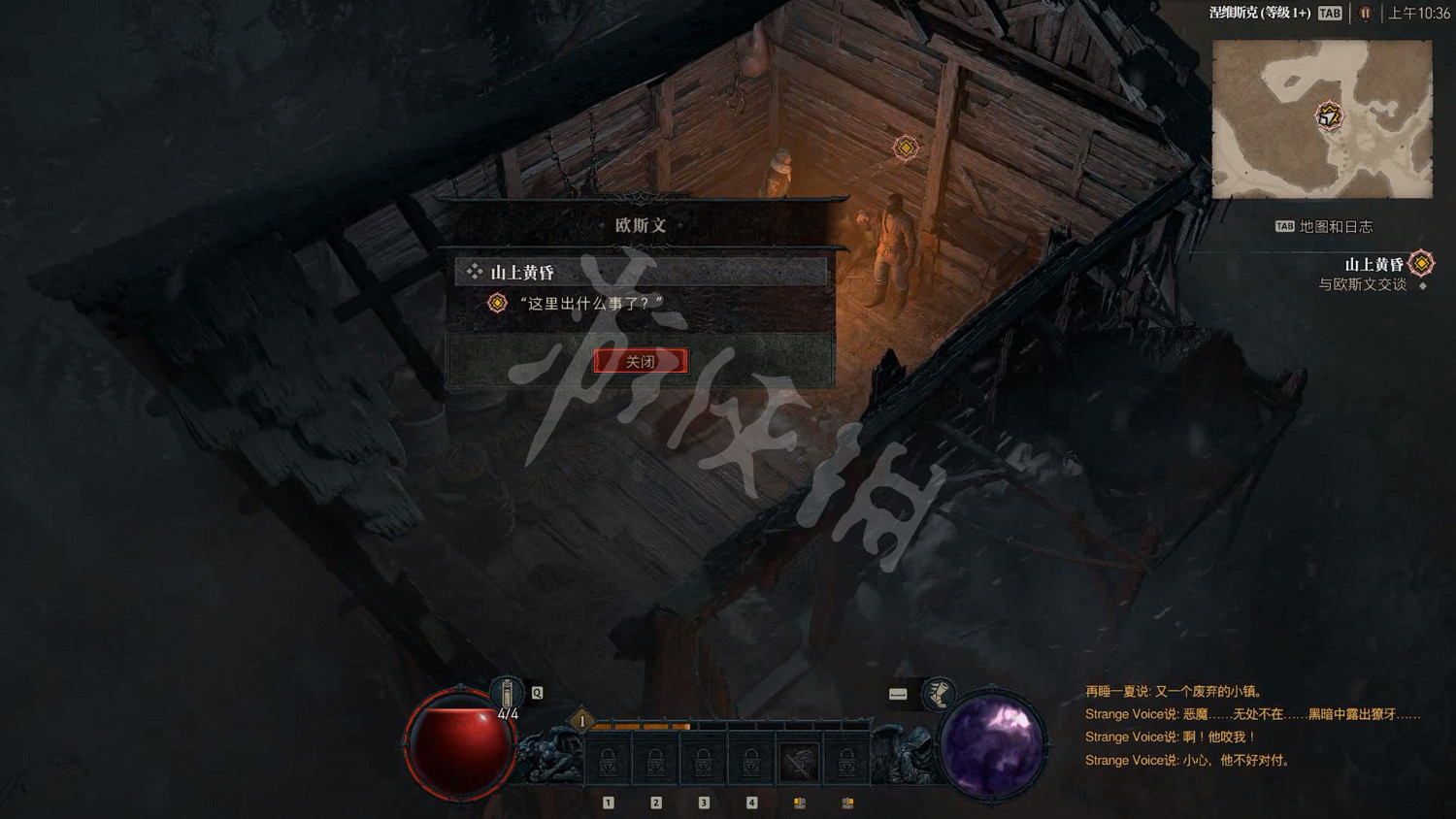Toggle the pause indicator at the top right
This screenshot has height=819, width=1456.
[1365, 14]
